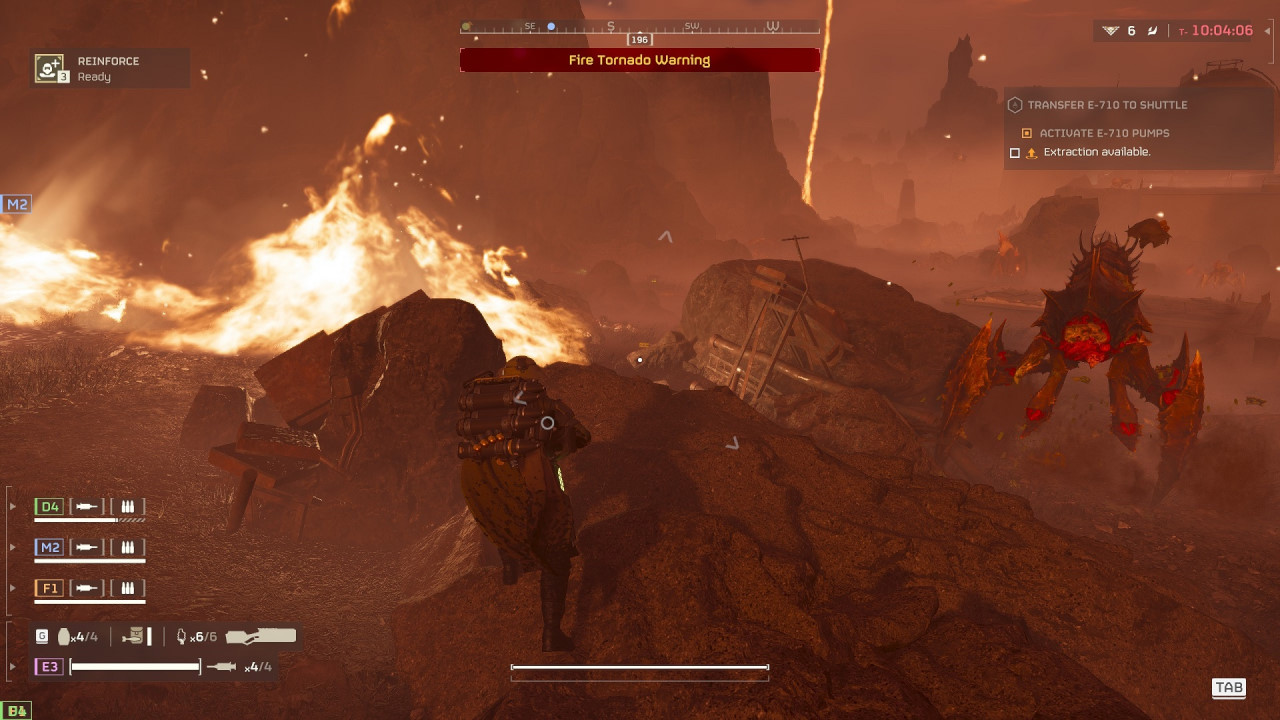Toggle the Extraction available checkbox
The width and height of the screenshot is (1280, 720).
click(1015, 153)
